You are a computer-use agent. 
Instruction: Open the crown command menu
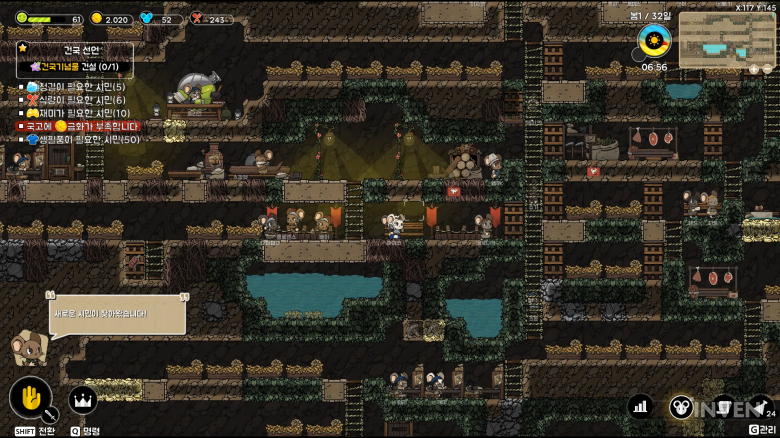82,401
